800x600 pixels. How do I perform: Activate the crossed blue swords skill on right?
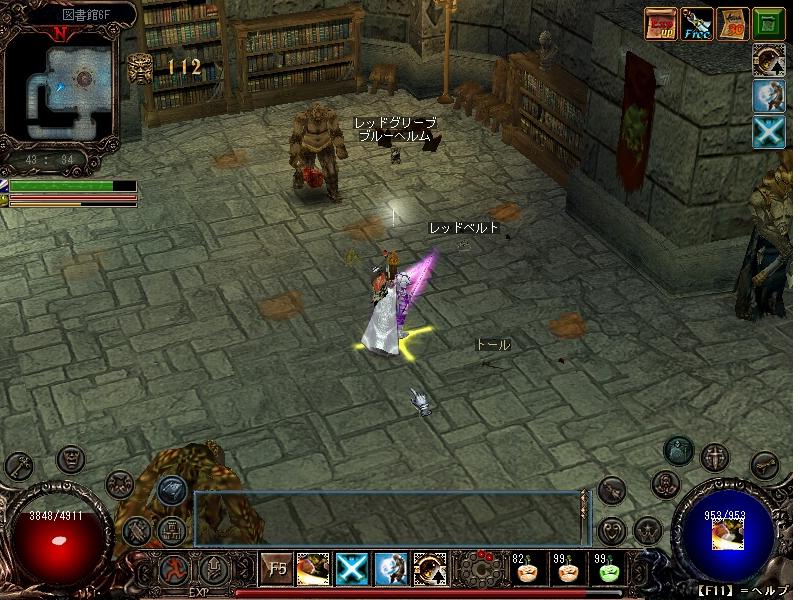(x=769, y=133)
